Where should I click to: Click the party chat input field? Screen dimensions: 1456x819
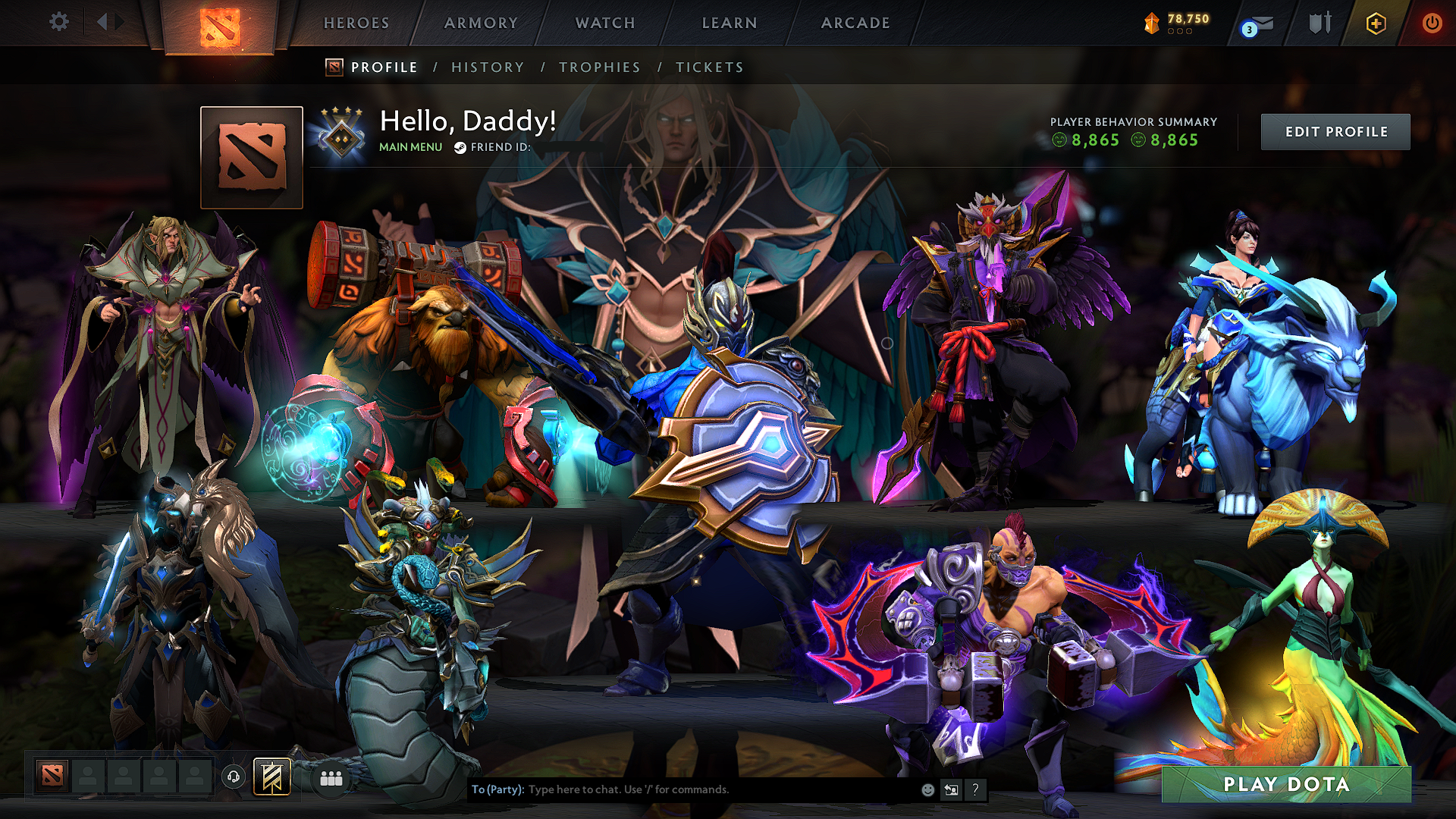[682, 789]
